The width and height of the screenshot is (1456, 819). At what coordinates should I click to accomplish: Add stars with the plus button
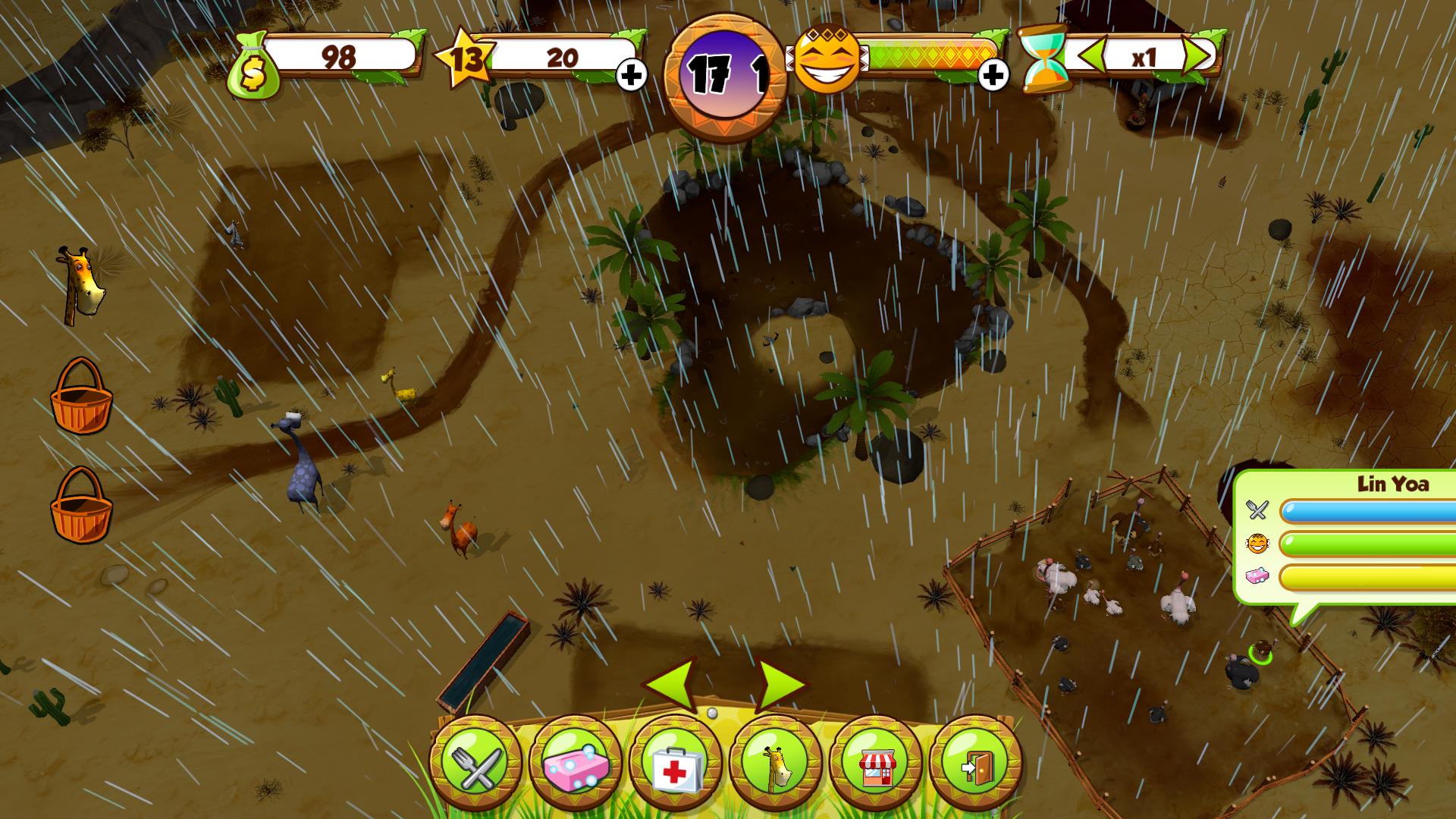click(632, 74)
